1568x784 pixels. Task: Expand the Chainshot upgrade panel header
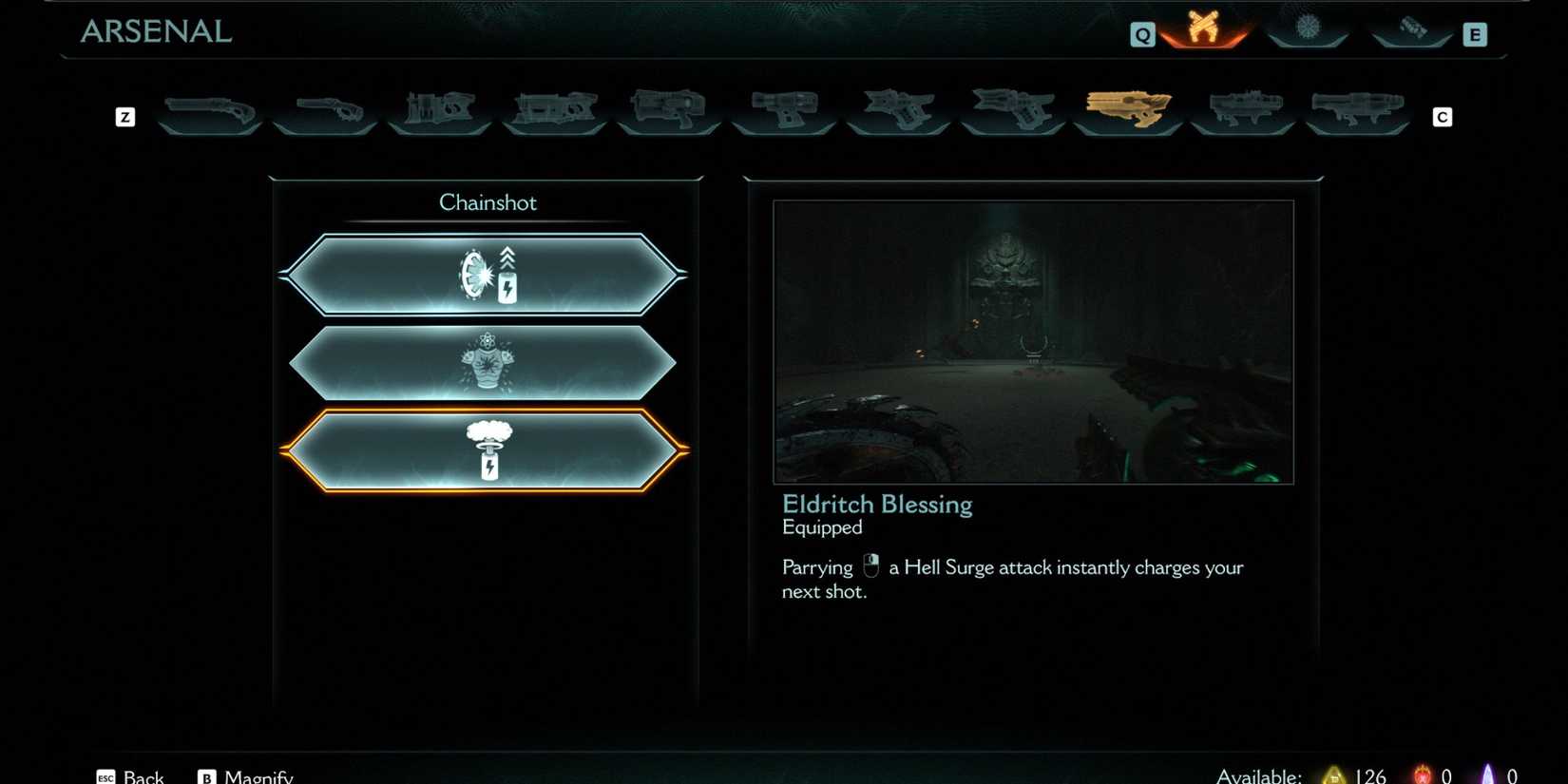488,201
